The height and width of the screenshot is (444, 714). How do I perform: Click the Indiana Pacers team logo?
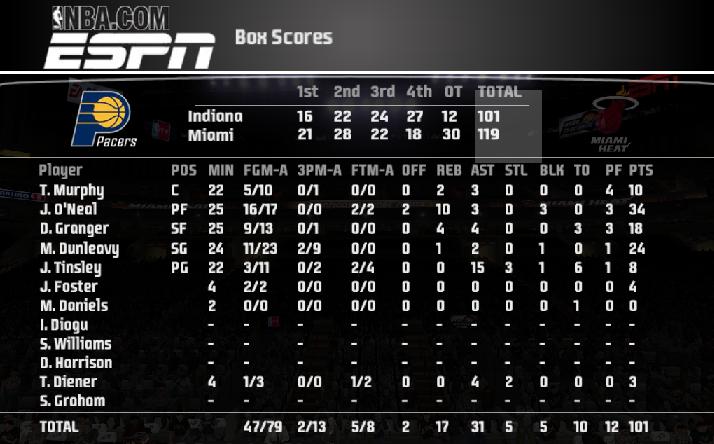click(105, 119)
